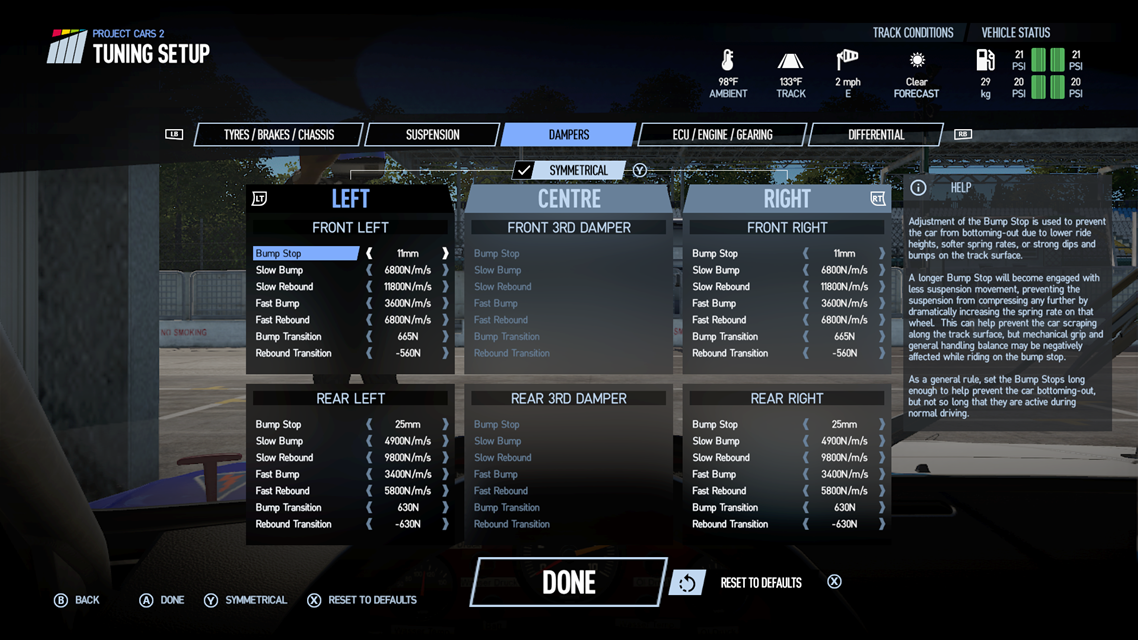Show the Differential tab
The image size is (1138, 640).
coord(875,135)
